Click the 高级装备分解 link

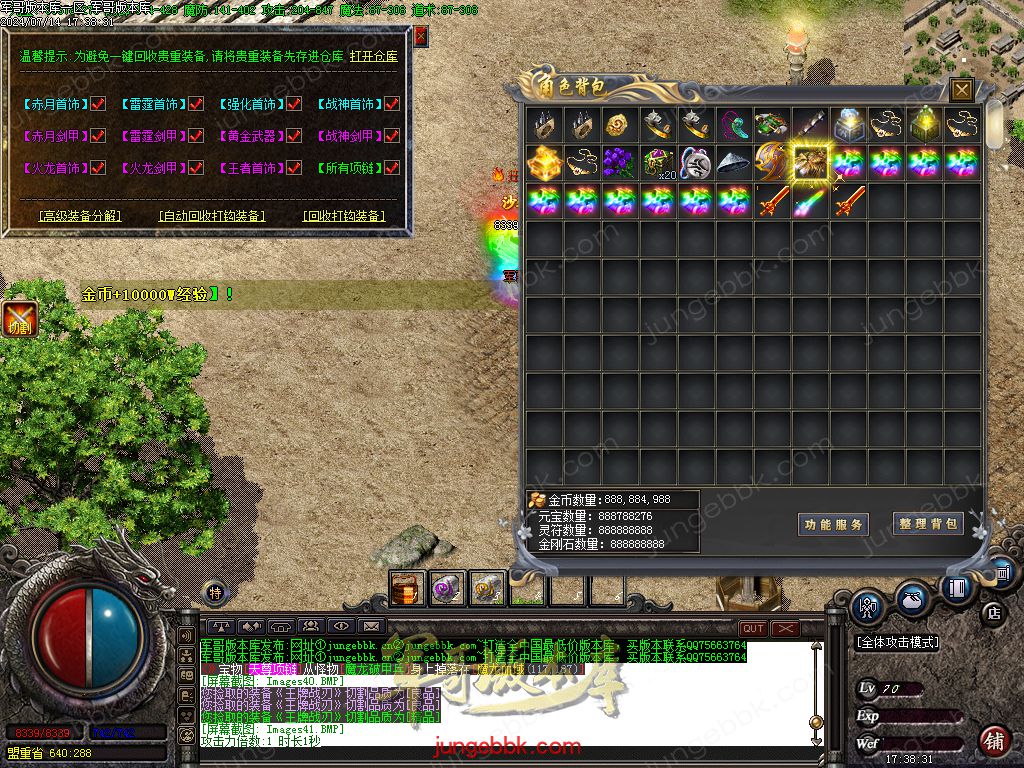tap(78, 216)
